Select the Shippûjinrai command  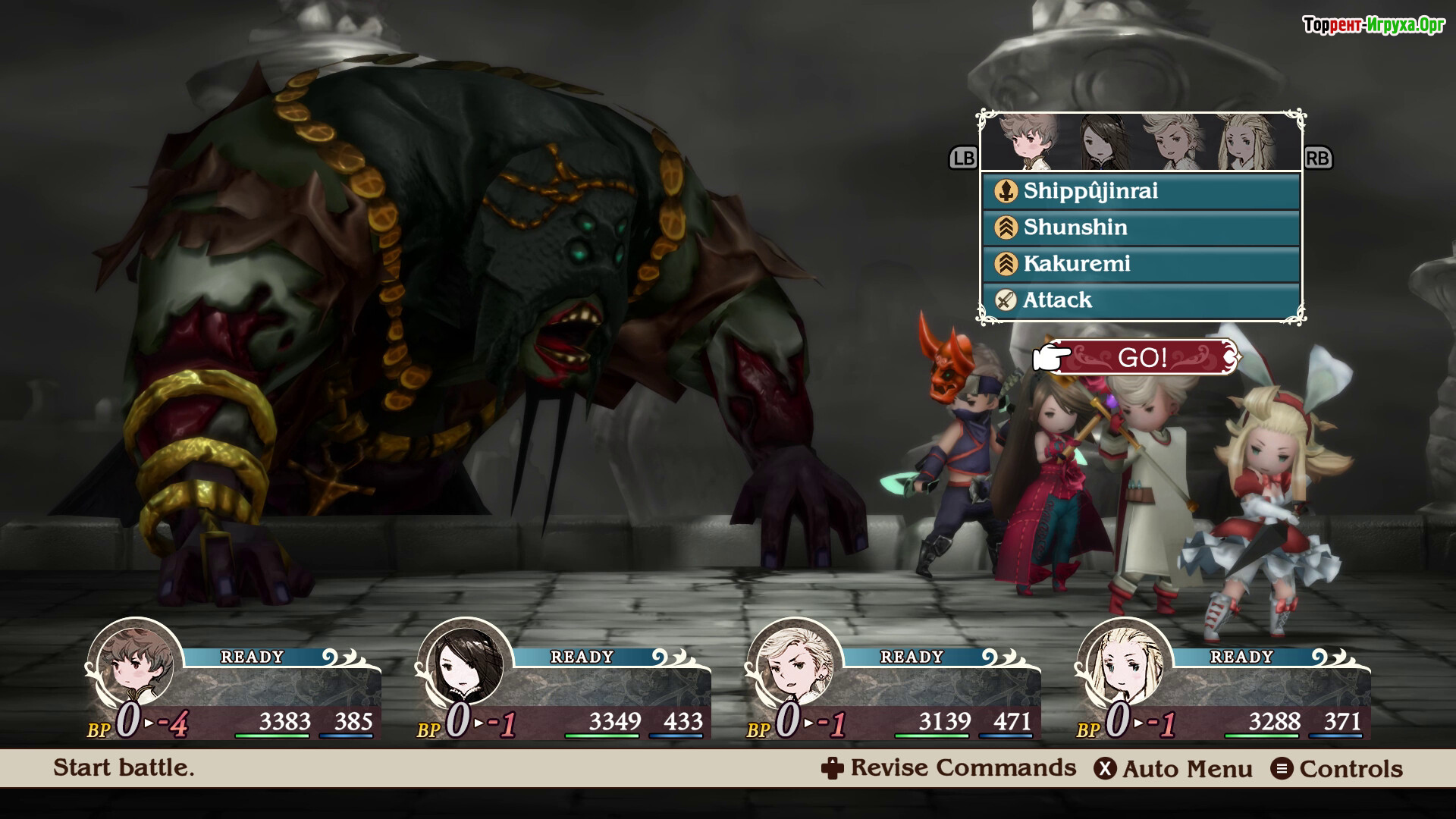click(1141, 191)
